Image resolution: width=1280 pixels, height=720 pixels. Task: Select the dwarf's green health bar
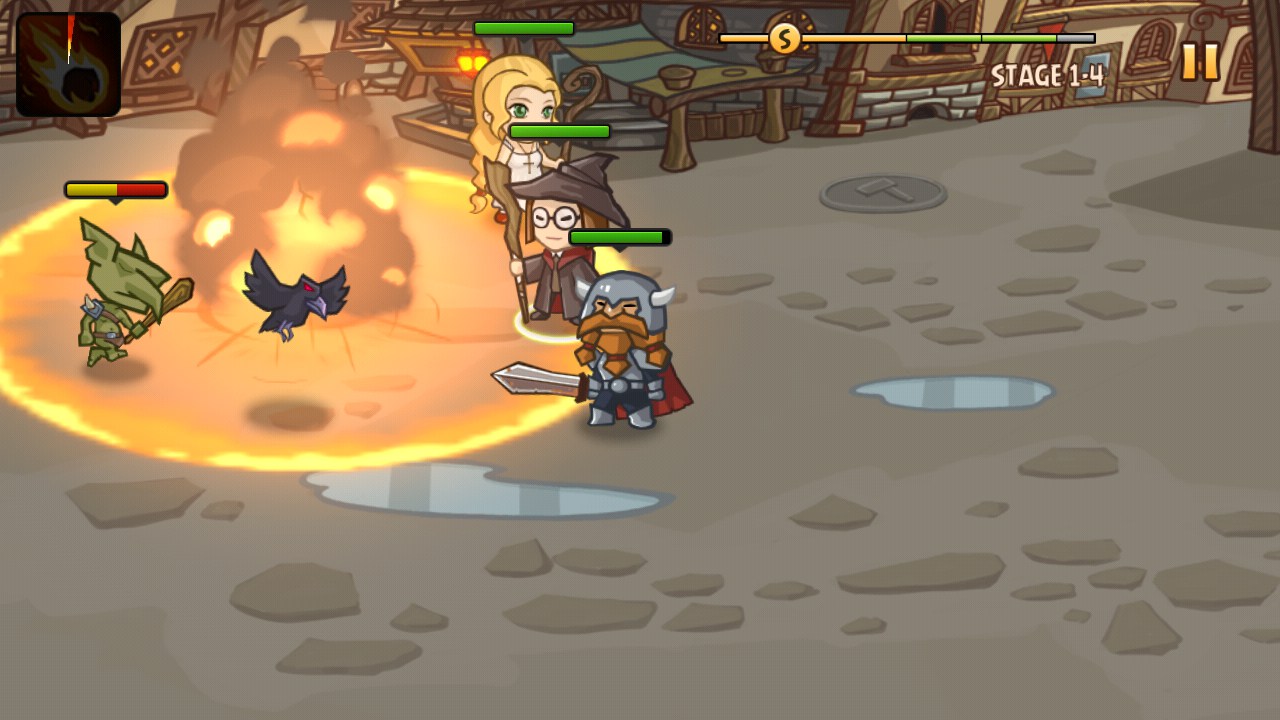[618, 237]
